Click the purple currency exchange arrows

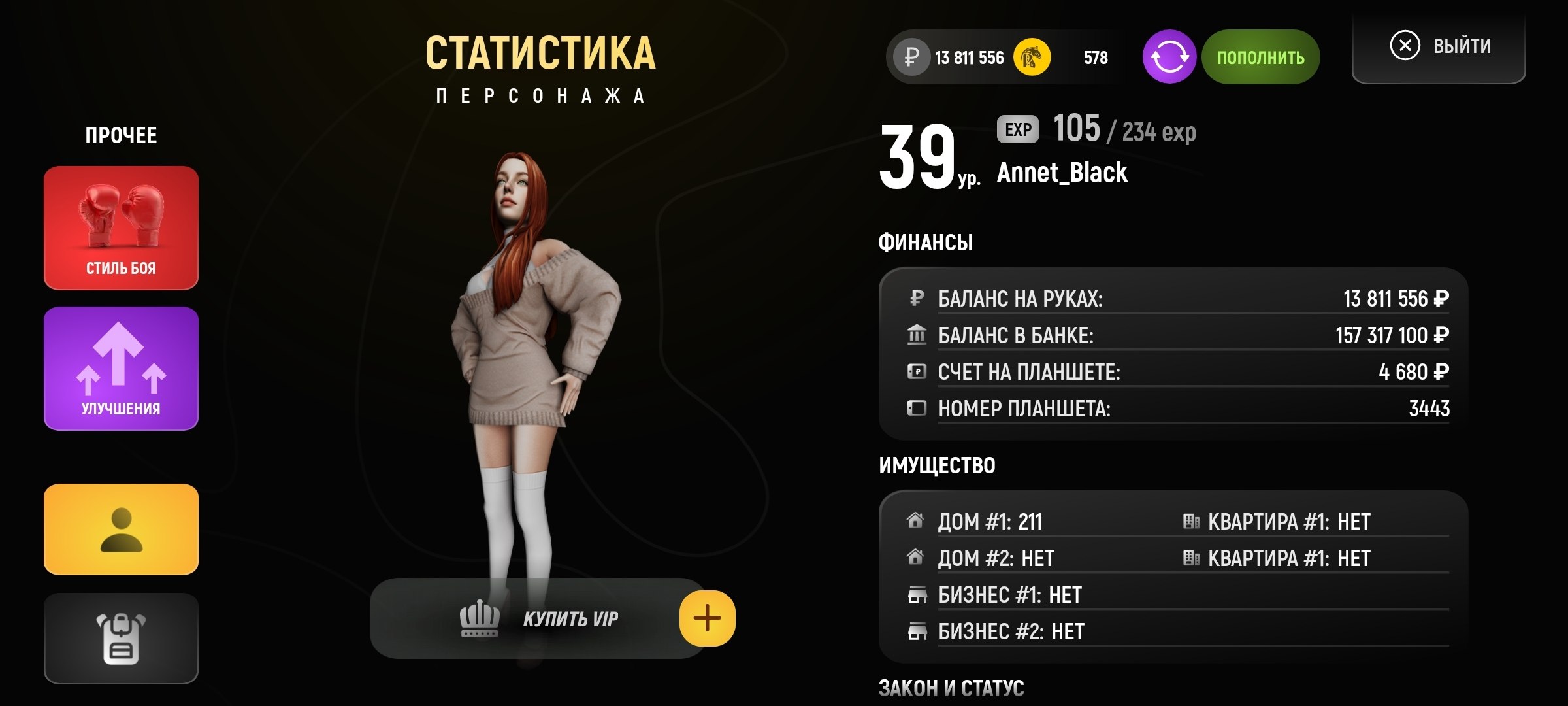click(x=1169, y=58)
